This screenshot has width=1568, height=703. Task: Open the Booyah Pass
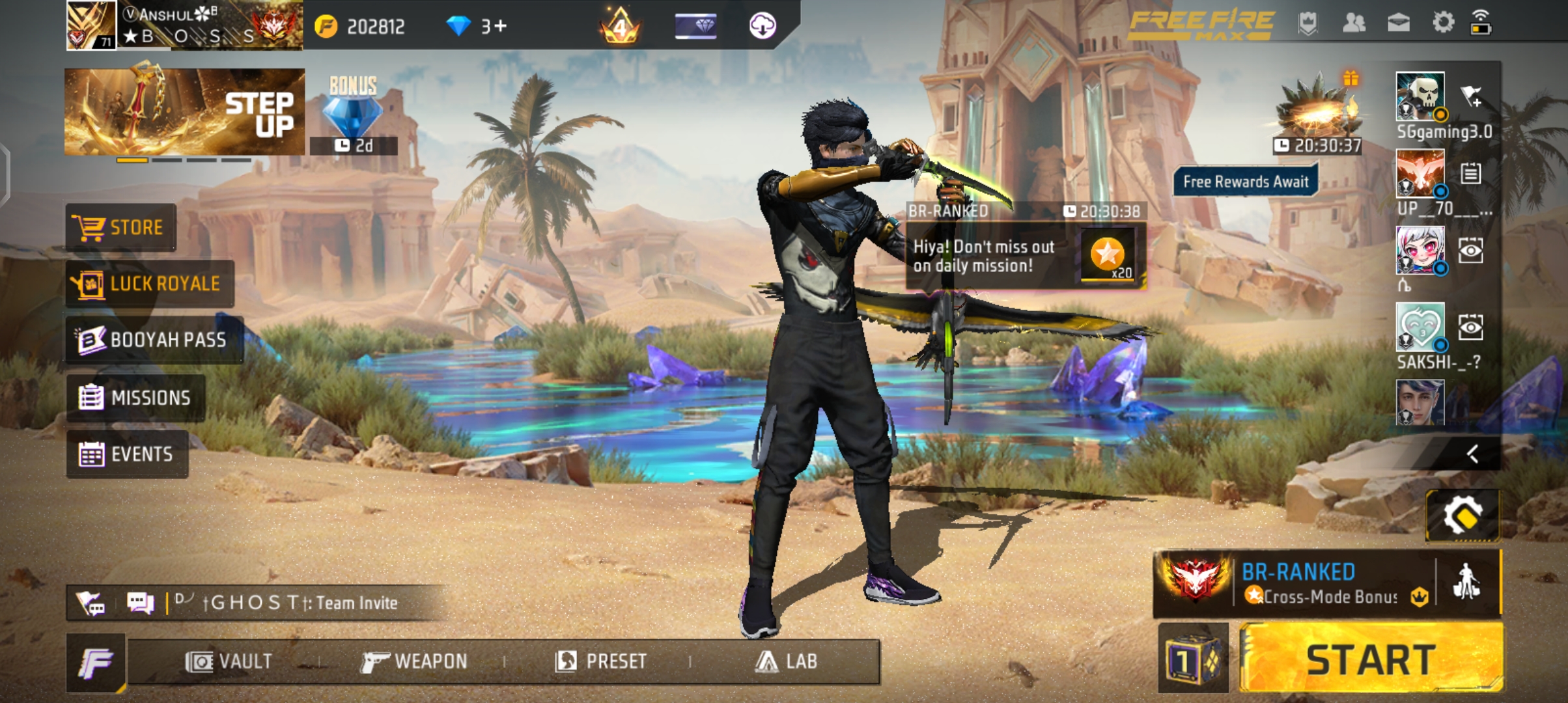click(154, 340)
